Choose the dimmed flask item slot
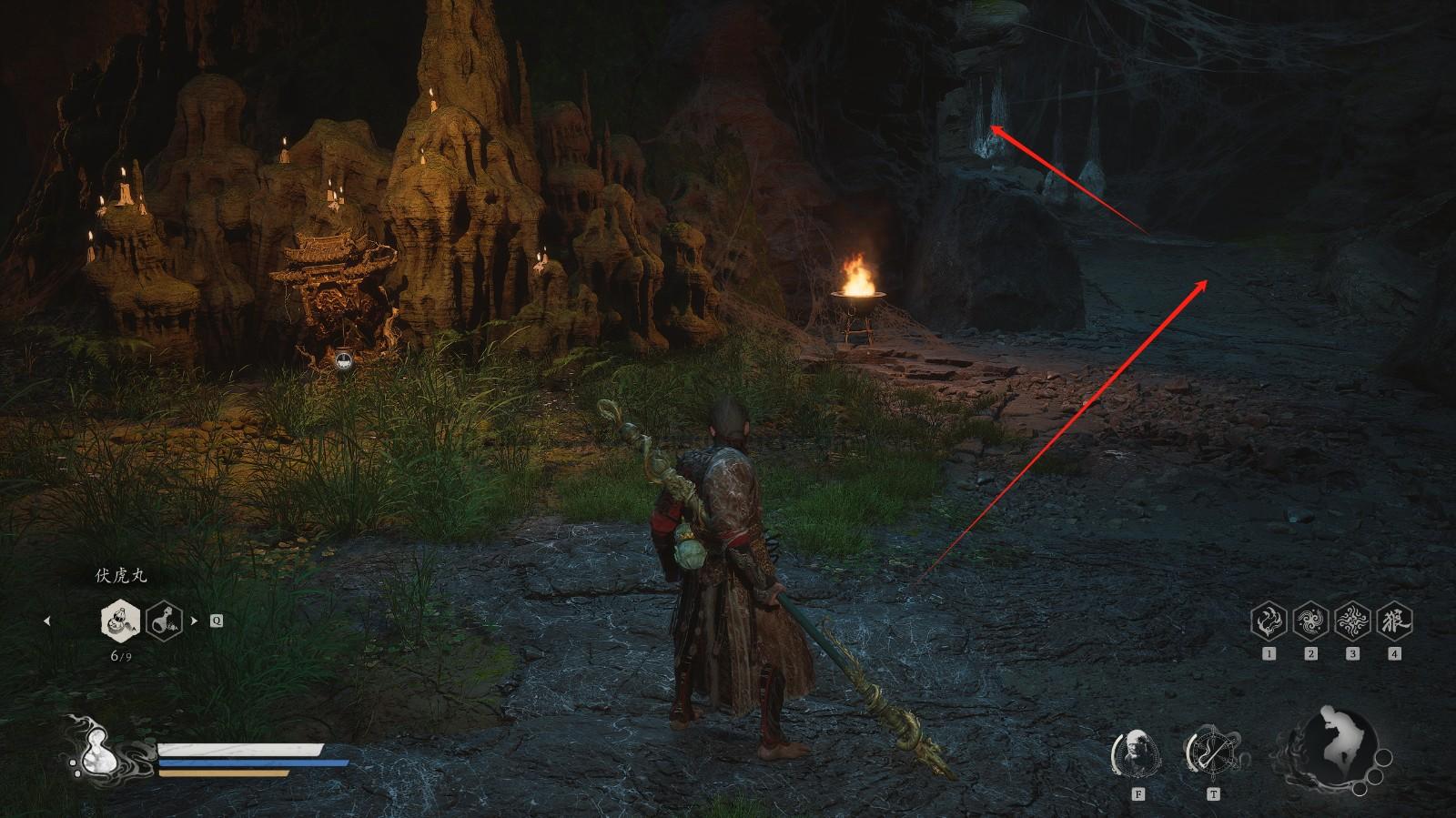Screen dimensions: 1456x818 point(165,621)
